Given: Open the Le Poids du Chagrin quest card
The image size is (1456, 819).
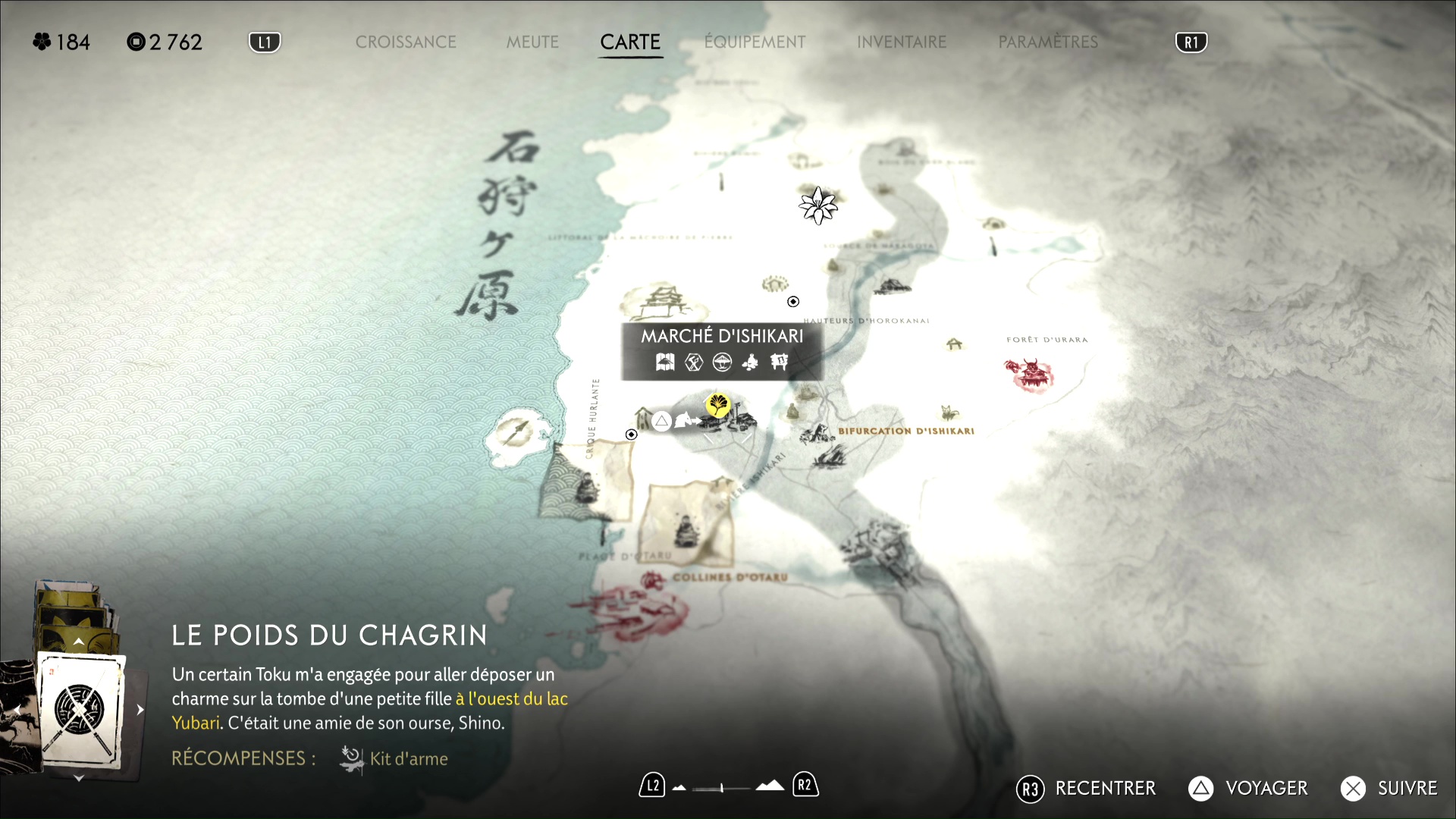Looking at the screenshot, I should click(x=80, y=711).
